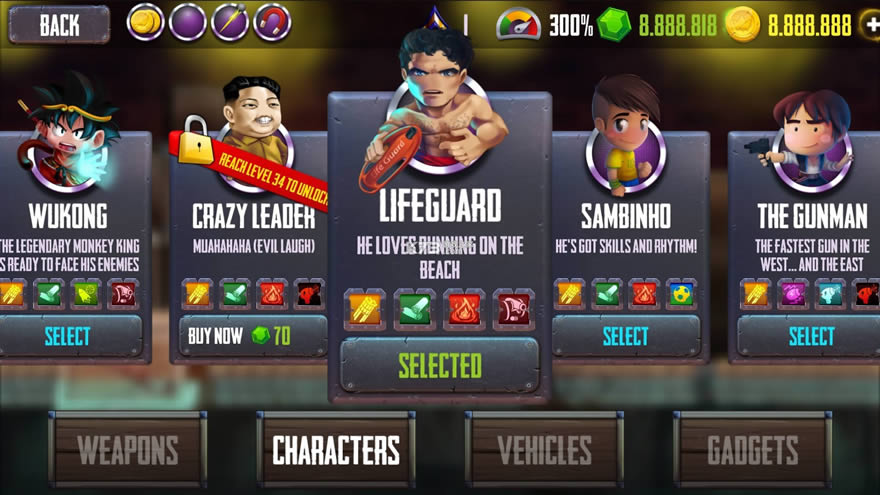Select the Wukong character
The height and width of the screenshot is (495, 880).
coord(67,337)
